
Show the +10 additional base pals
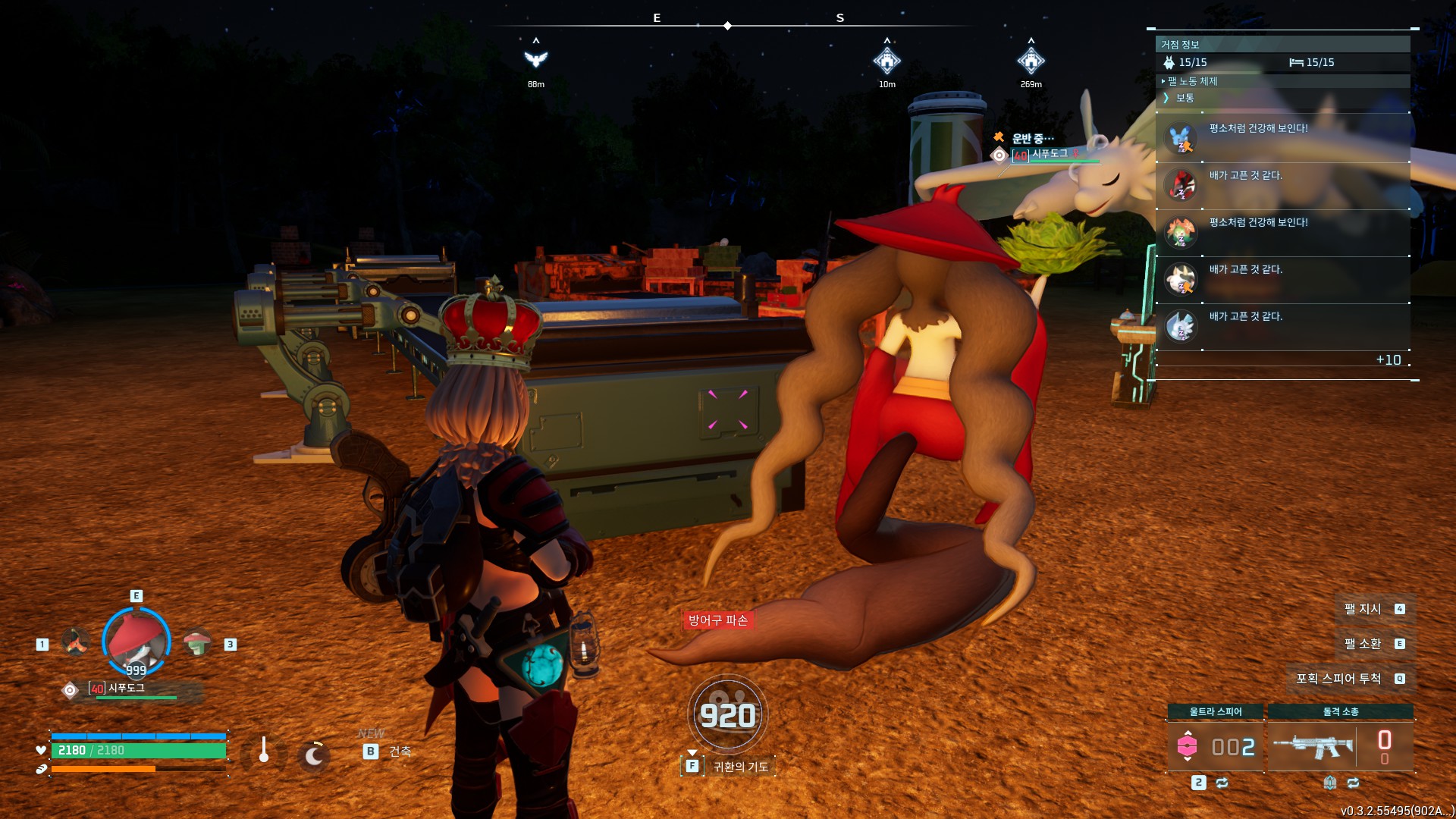pyautogui.click(x=1388, y=360)
